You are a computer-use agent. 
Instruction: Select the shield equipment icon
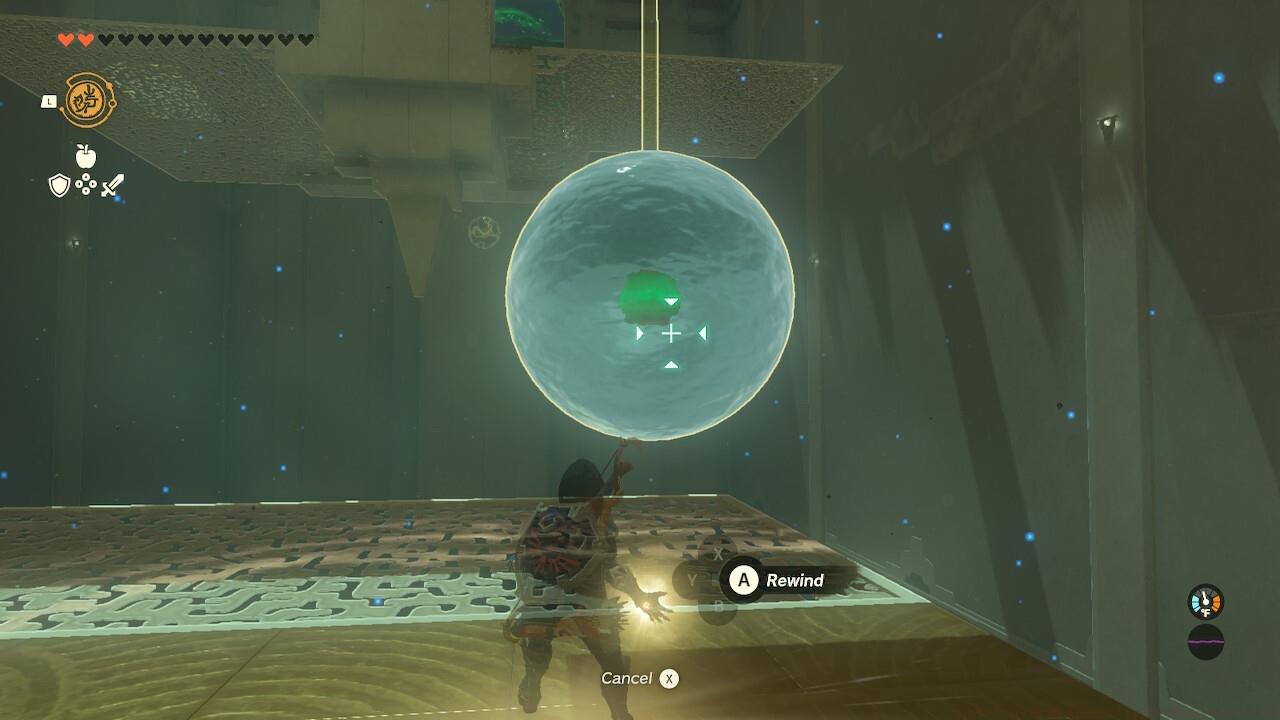58,184
